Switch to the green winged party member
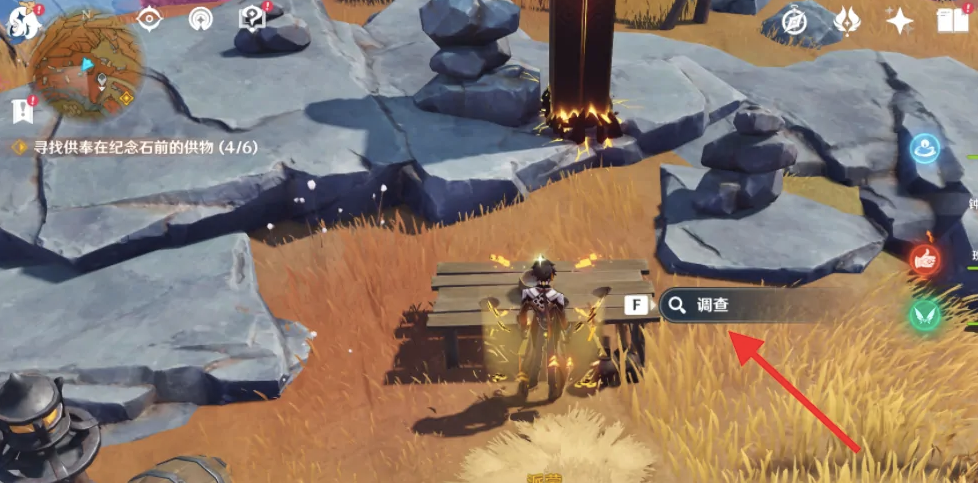Screen dimensions: 978x483 pos(926,315)
